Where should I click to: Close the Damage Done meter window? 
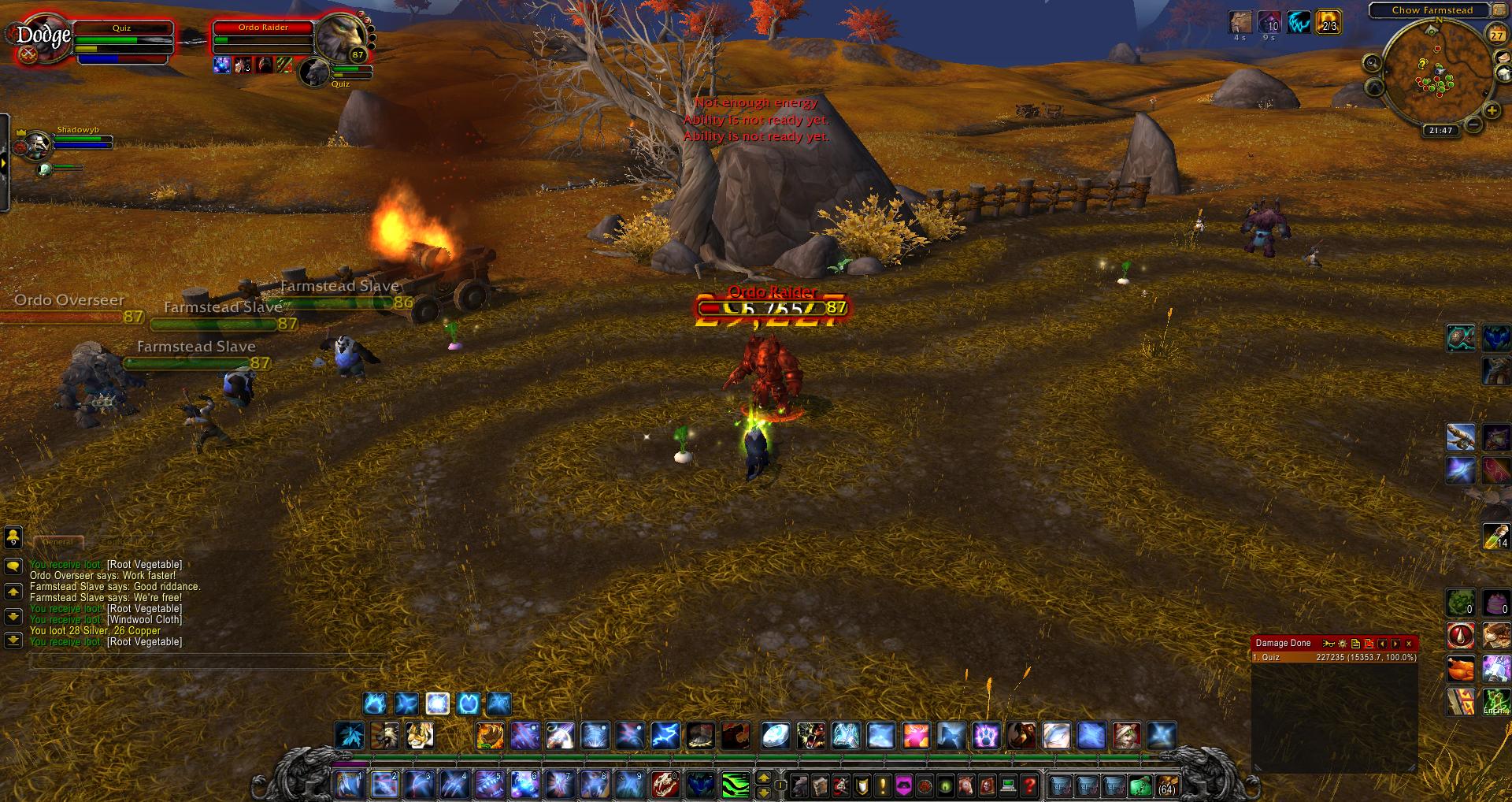point(1409,644)
